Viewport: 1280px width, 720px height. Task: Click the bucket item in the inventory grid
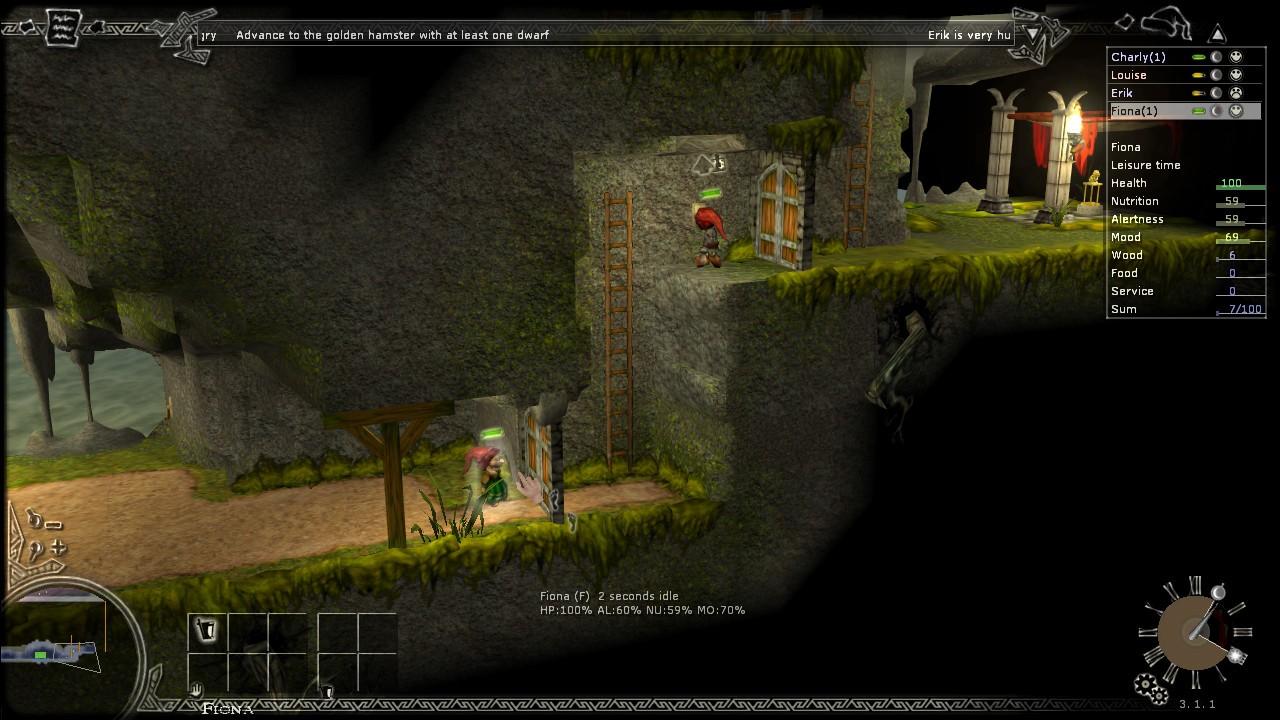coord(207,627)
